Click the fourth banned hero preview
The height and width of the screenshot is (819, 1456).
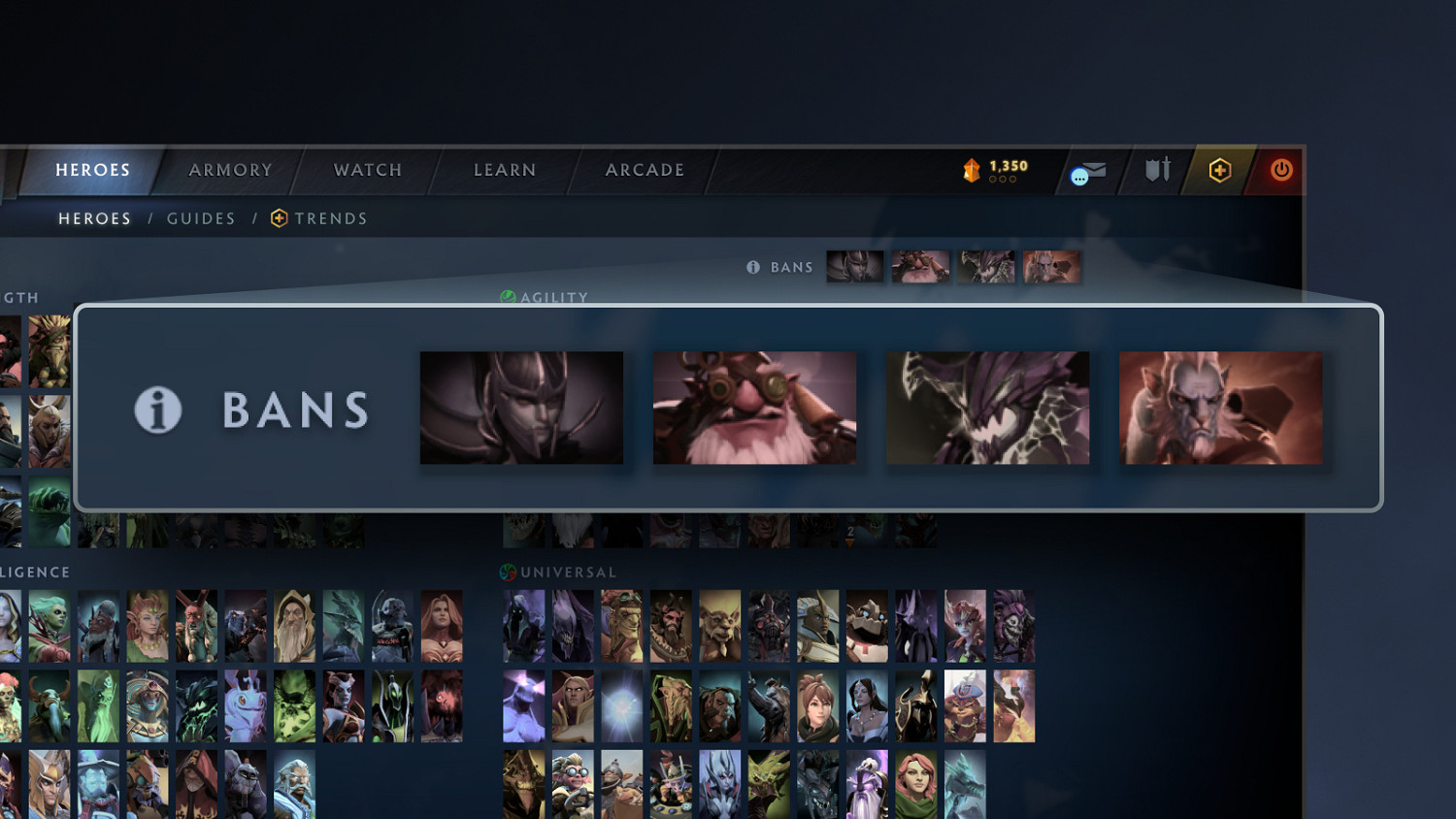[x=1221, y=408]
